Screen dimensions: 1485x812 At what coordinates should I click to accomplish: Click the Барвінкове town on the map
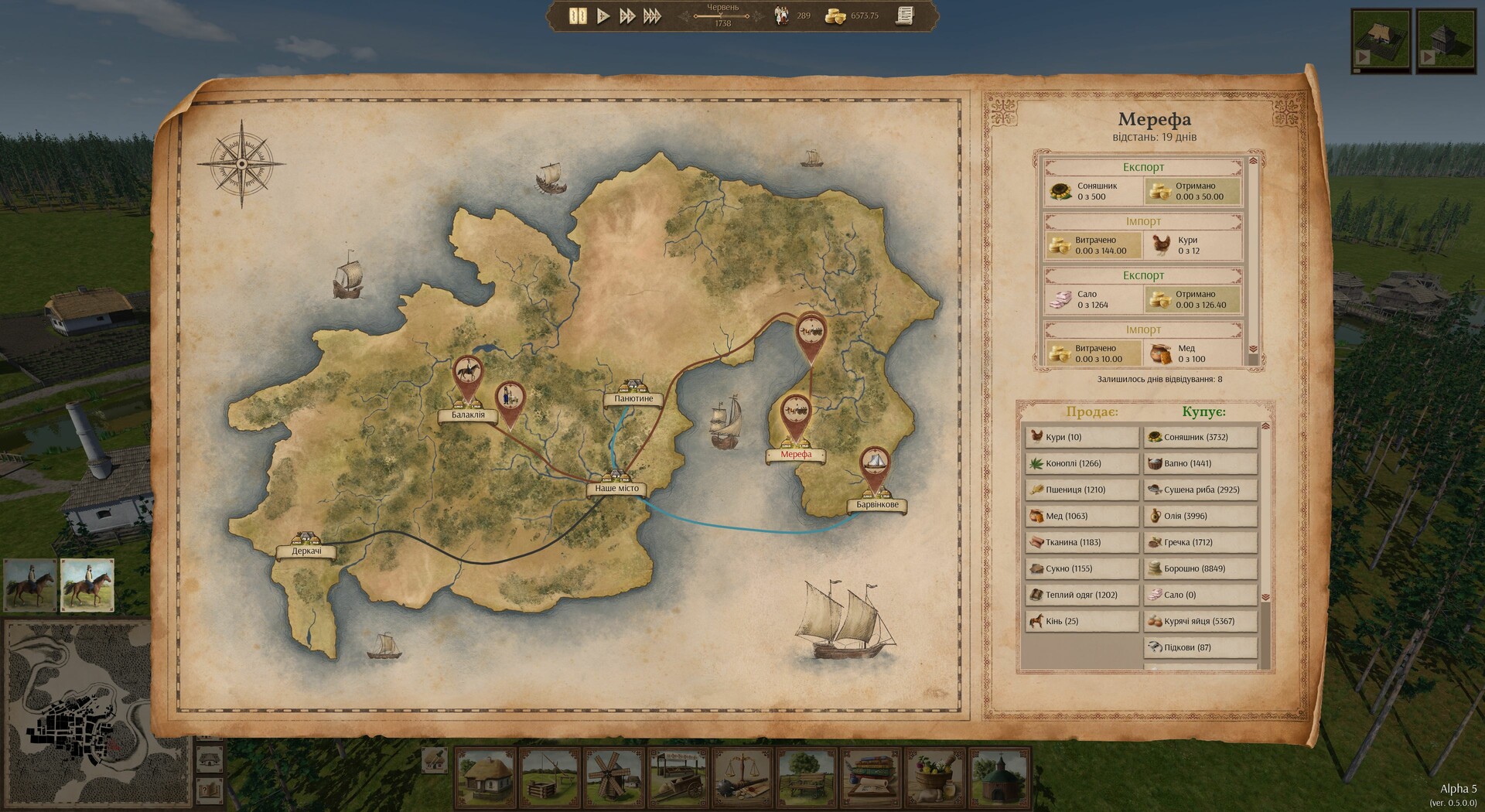point(877,504)
